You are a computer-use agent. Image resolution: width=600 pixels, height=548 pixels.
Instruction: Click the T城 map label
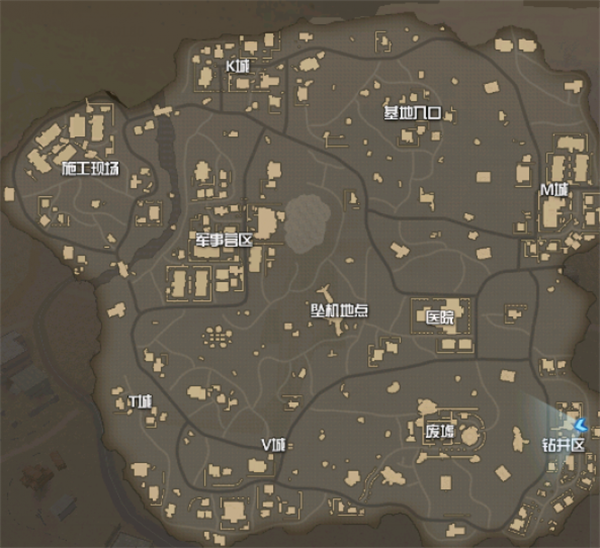pos(140,402)
